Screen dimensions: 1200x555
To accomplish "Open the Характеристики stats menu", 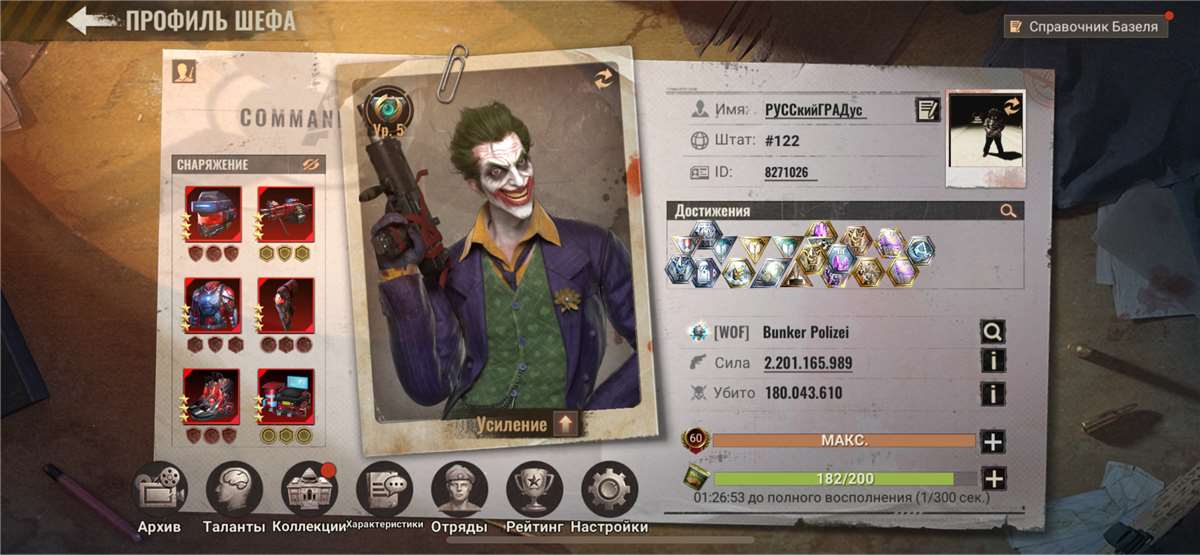I will point(385,490).
